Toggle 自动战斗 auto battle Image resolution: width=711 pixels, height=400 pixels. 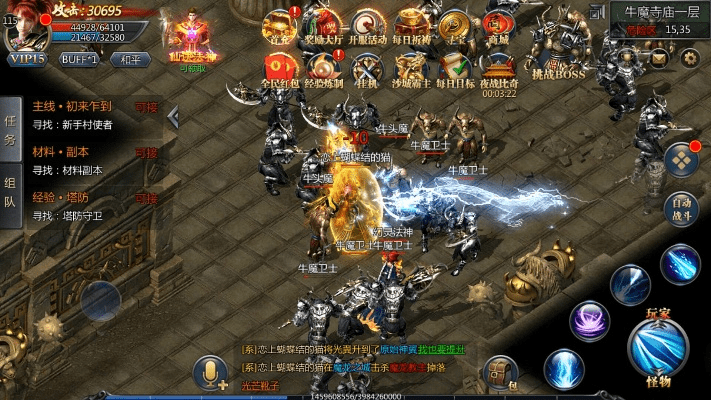point(682,206)
